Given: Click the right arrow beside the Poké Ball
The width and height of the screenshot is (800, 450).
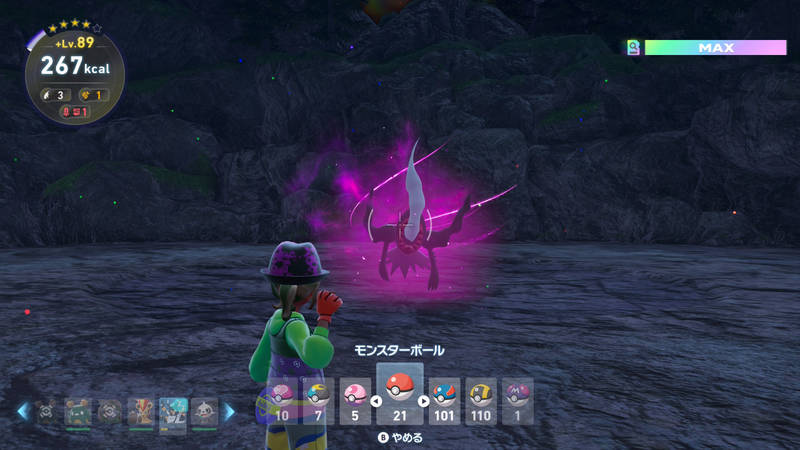Looking at the screenshot, I should pos(423,402).
